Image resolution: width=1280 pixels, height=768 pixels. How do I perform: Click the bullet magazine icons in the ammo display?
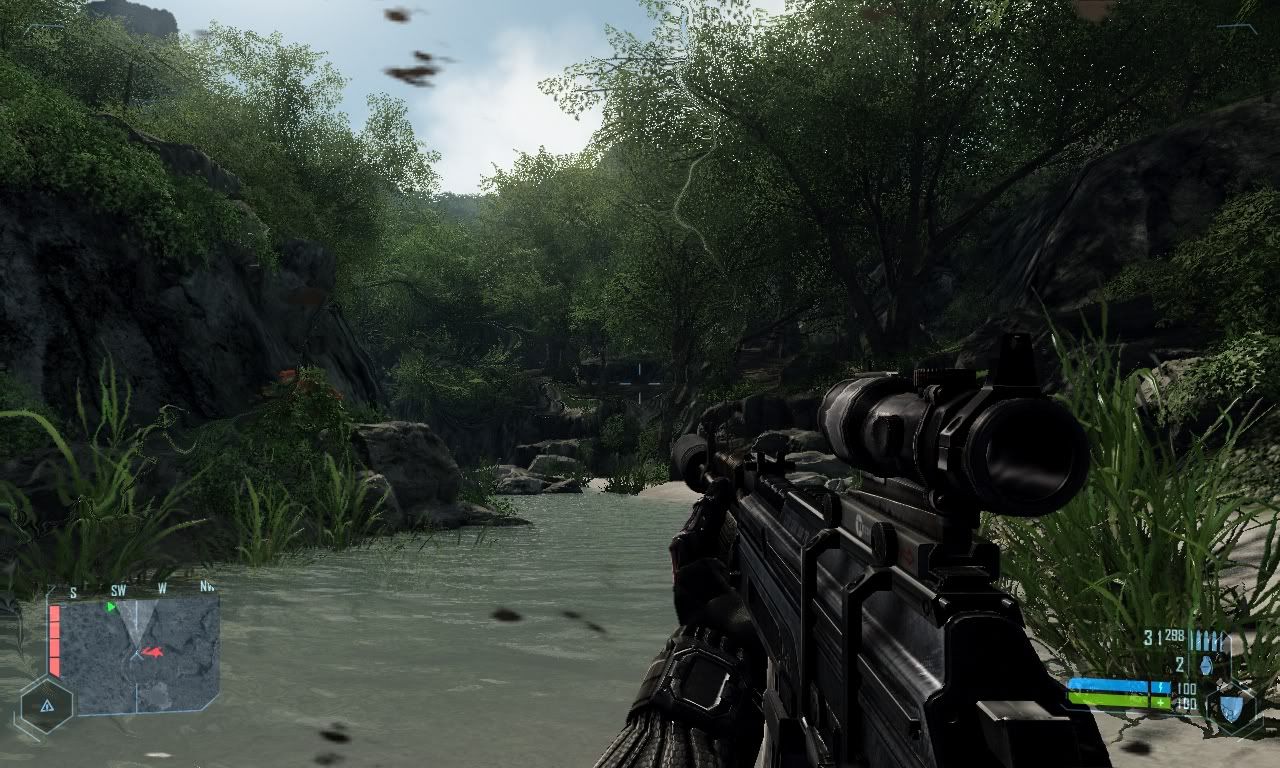tap(1208, 638)
